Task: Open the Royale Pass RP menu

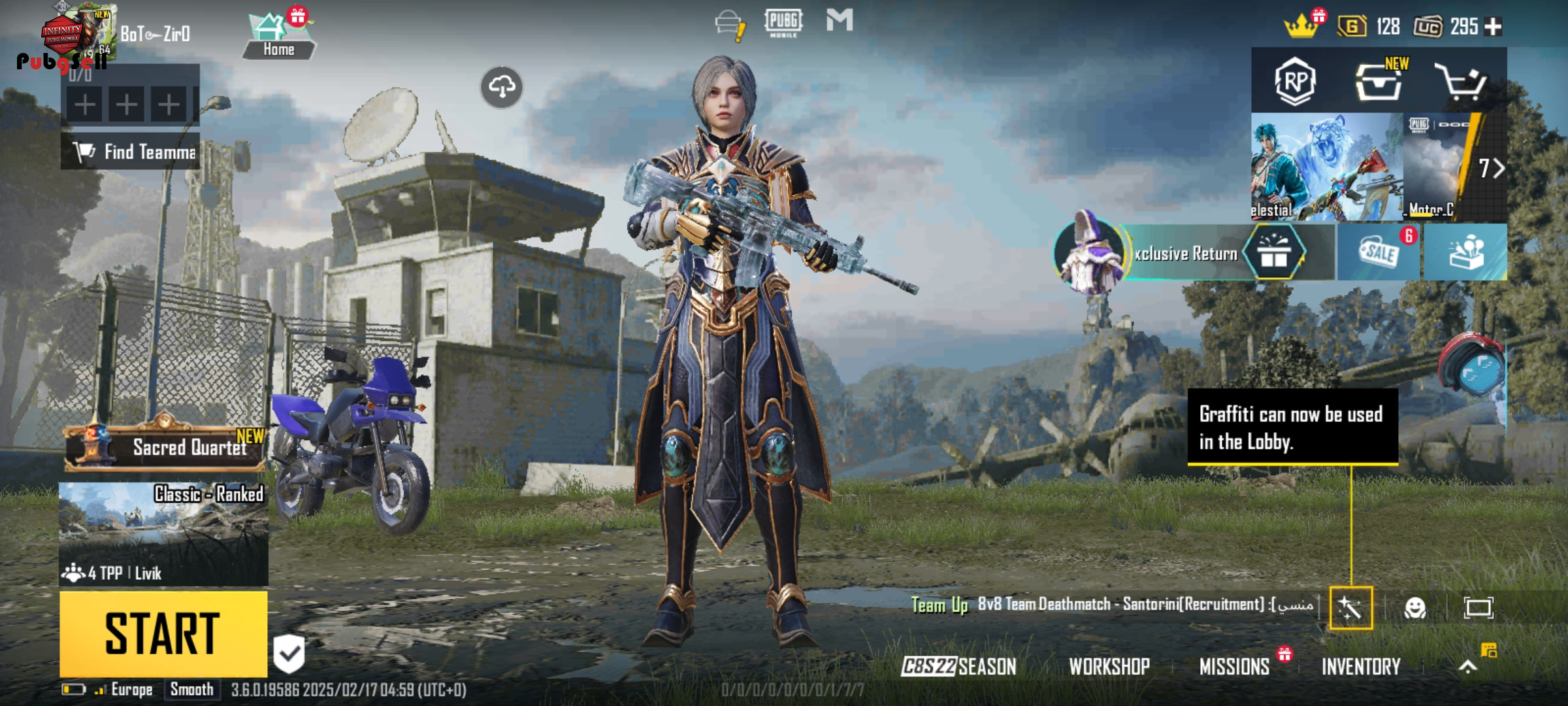Action: pyautogui.click(x=1295, y=82)
